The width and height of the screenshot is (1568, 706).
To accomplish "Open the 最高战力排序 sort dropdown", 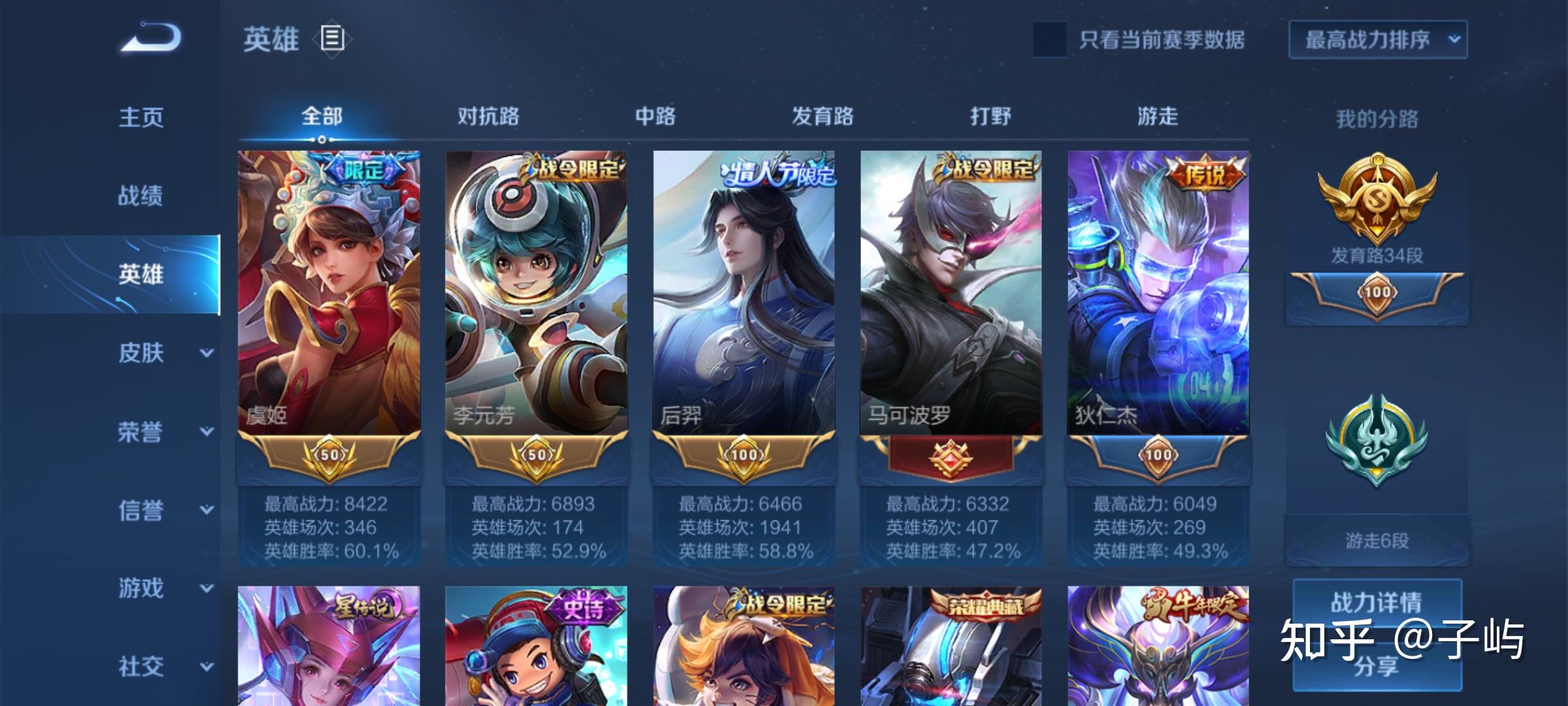I will (x=1377, y=40).
